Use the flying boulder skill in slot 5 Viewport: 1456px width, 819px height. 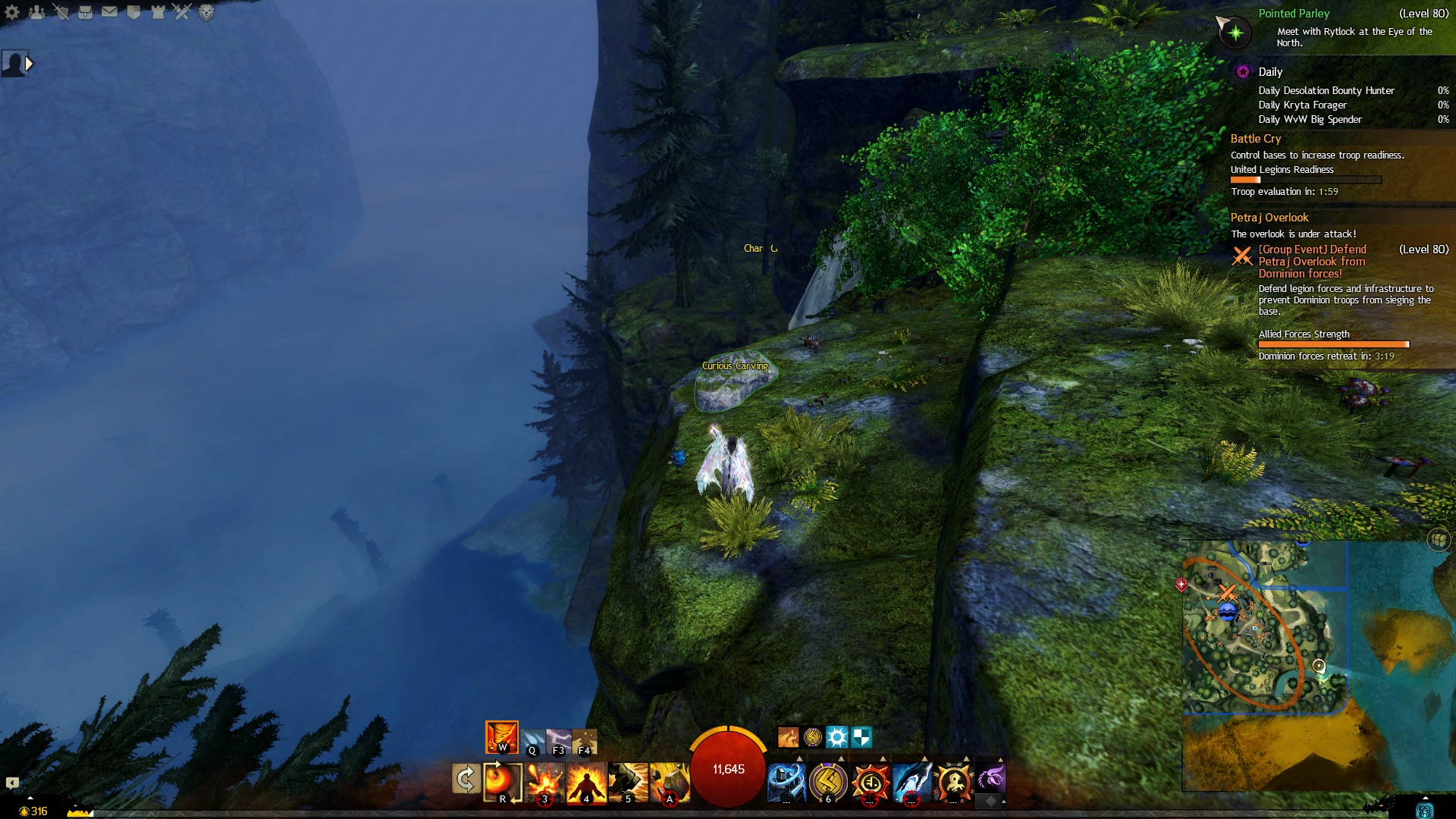click(627, 781)
